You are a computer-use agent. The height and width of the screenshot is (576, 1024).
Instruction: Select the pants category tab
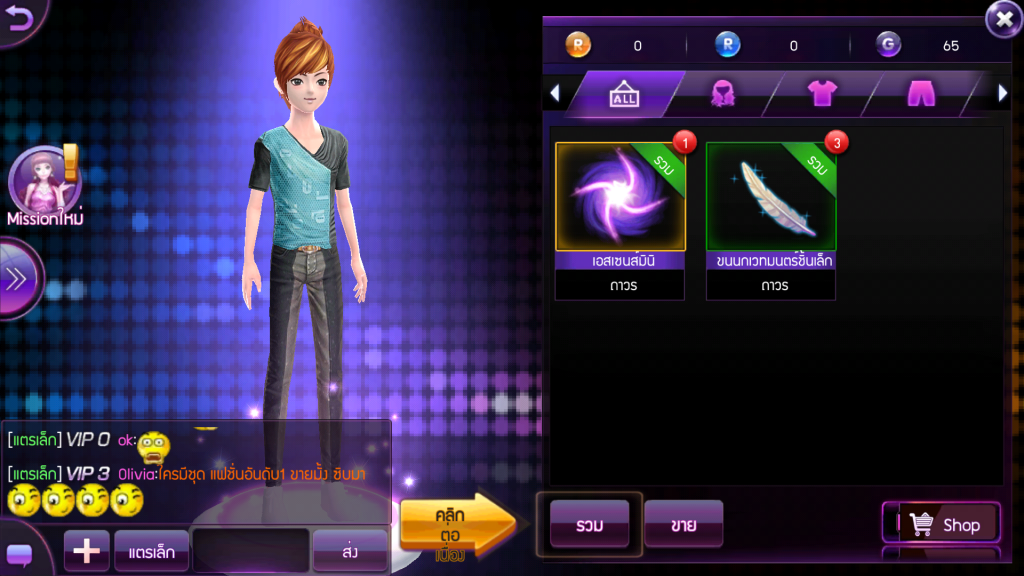tap(920, 94)
